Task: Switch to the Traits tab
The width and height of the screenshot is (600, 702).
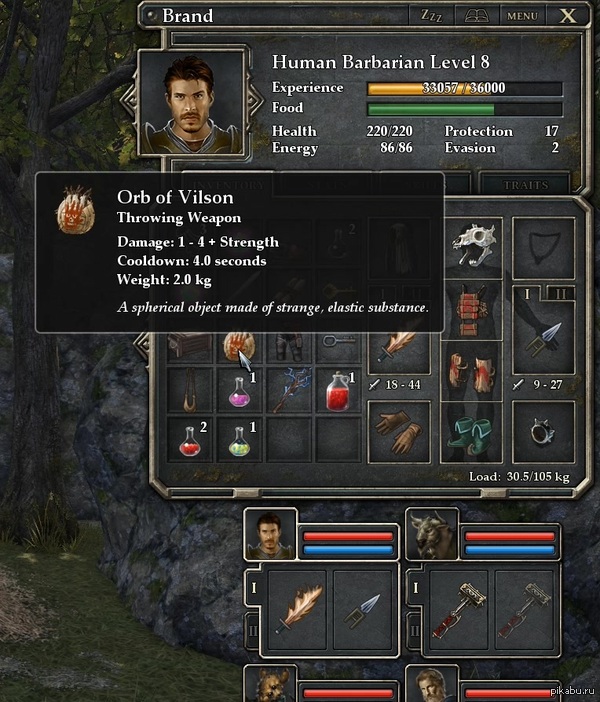Action: (x=524, y=185)
